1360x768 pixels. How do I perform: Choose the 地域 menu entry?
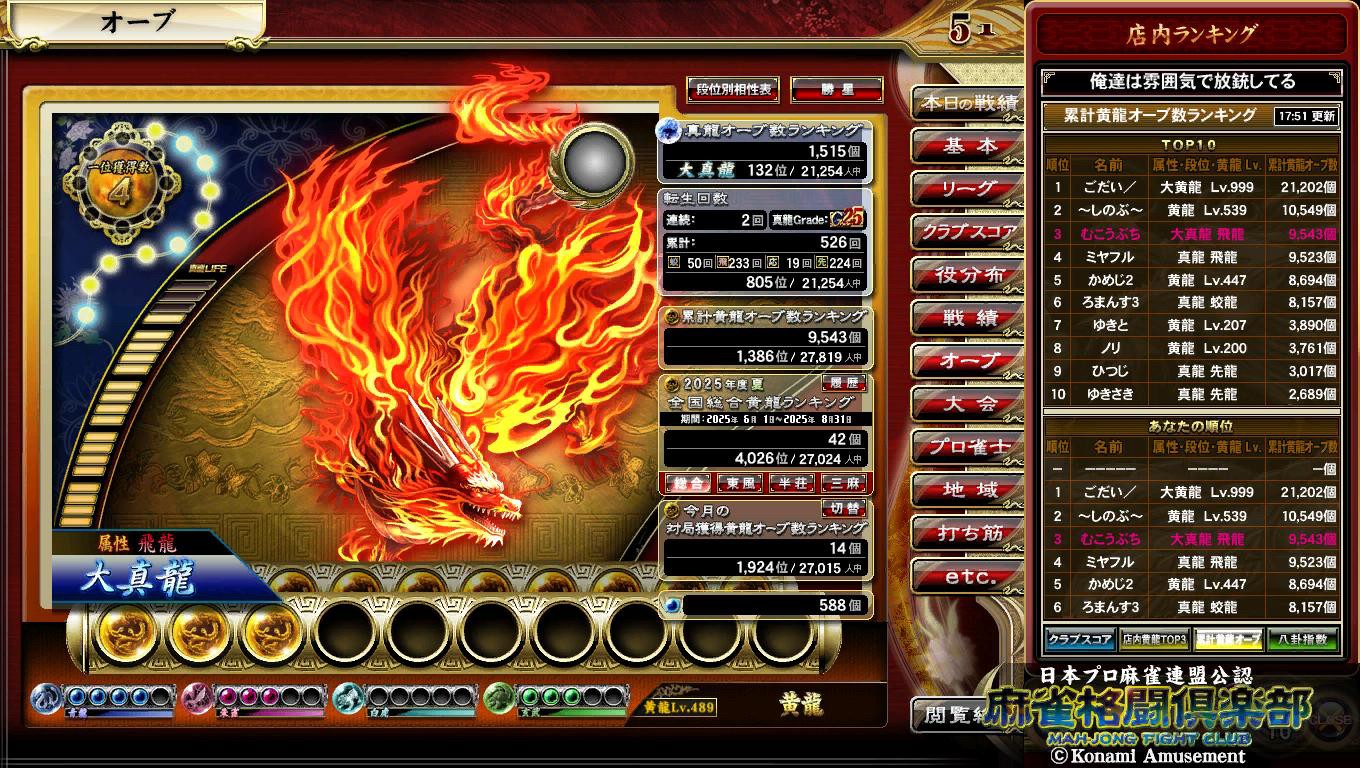pyautogui.click(x=967, y=490)
